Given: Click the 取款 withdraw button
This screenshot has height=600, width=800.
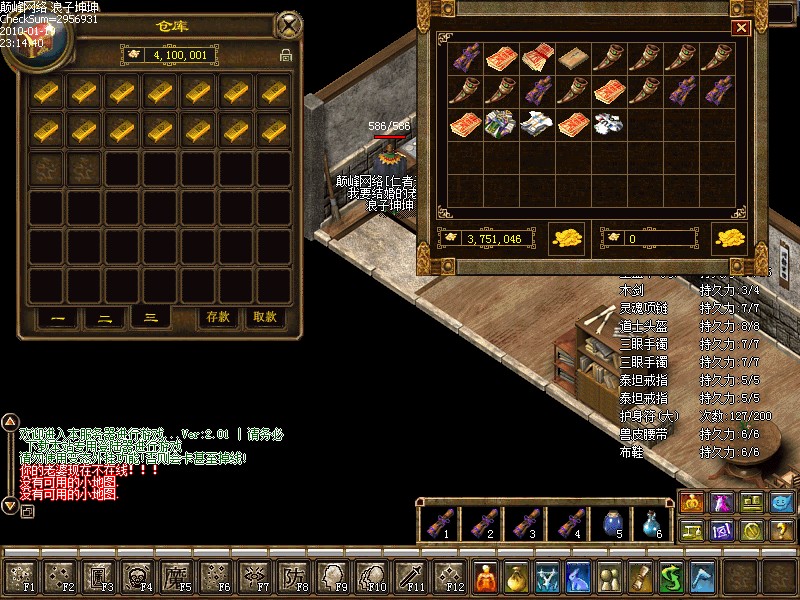Looking at the screenshot, I should point(264,317).
